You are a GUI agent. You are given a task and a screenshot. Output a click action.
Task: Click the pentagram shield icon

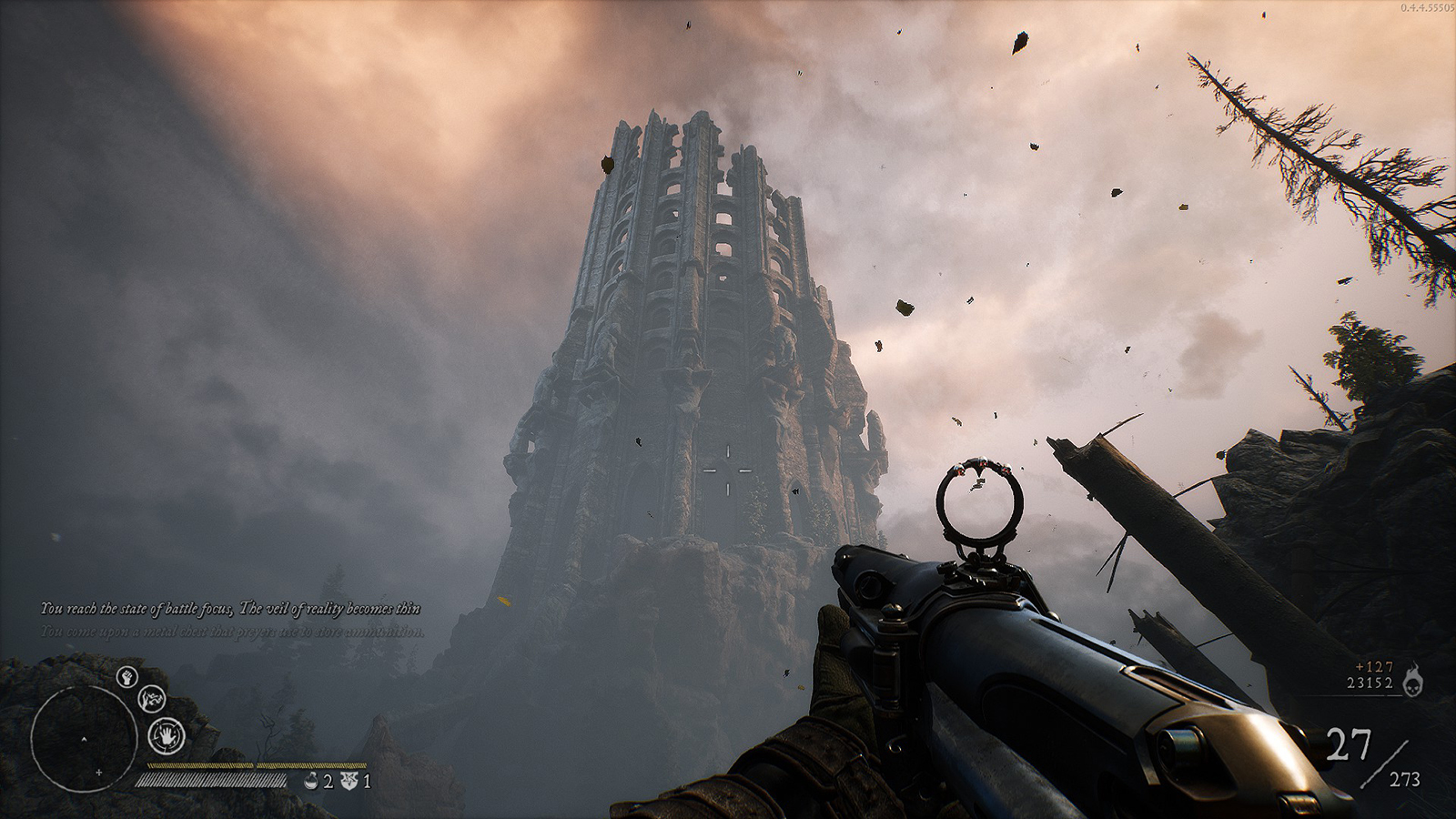(349, 781)
